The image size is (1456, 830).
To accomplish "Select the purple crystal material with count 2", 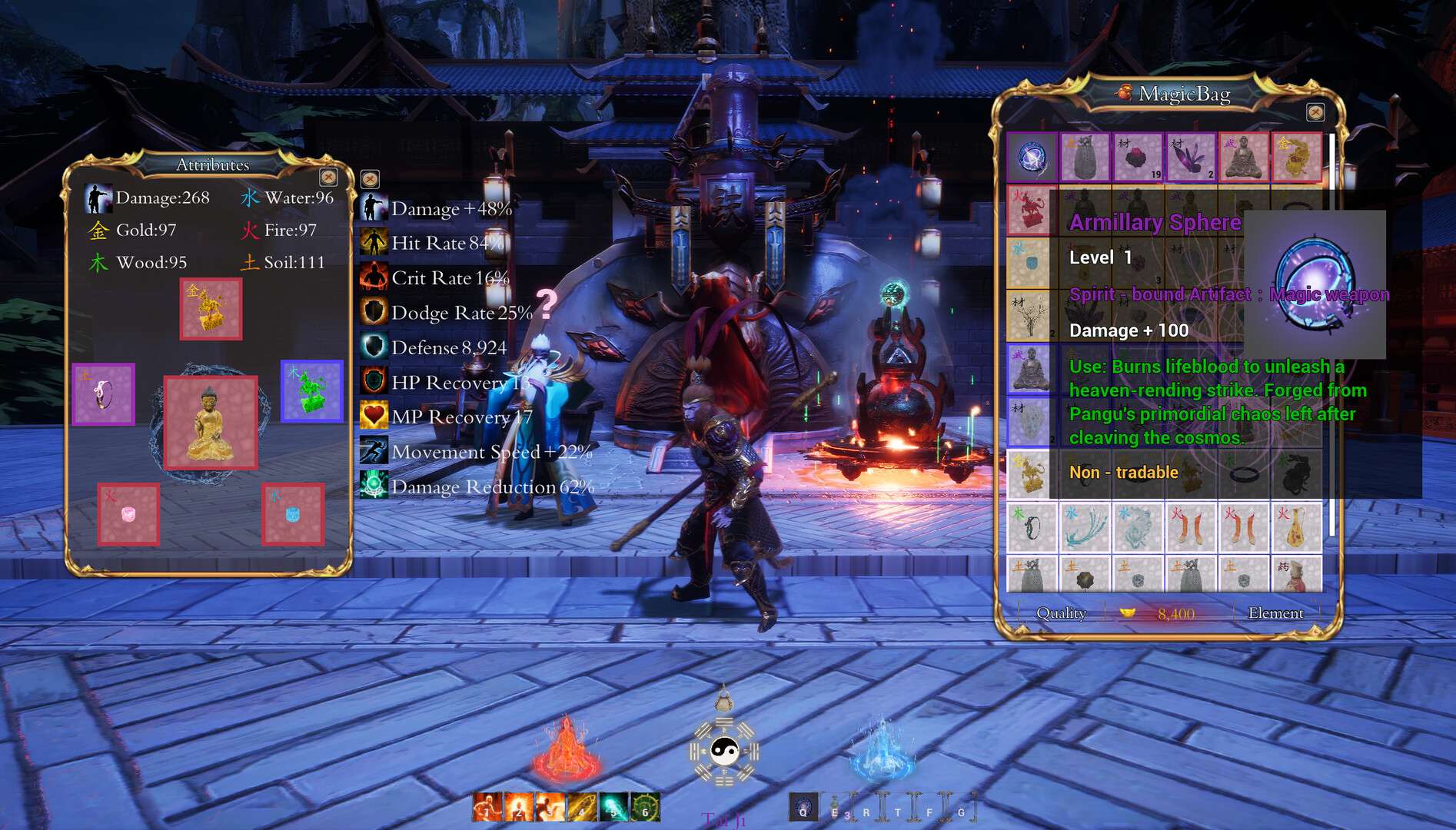I will [1190, 158].
